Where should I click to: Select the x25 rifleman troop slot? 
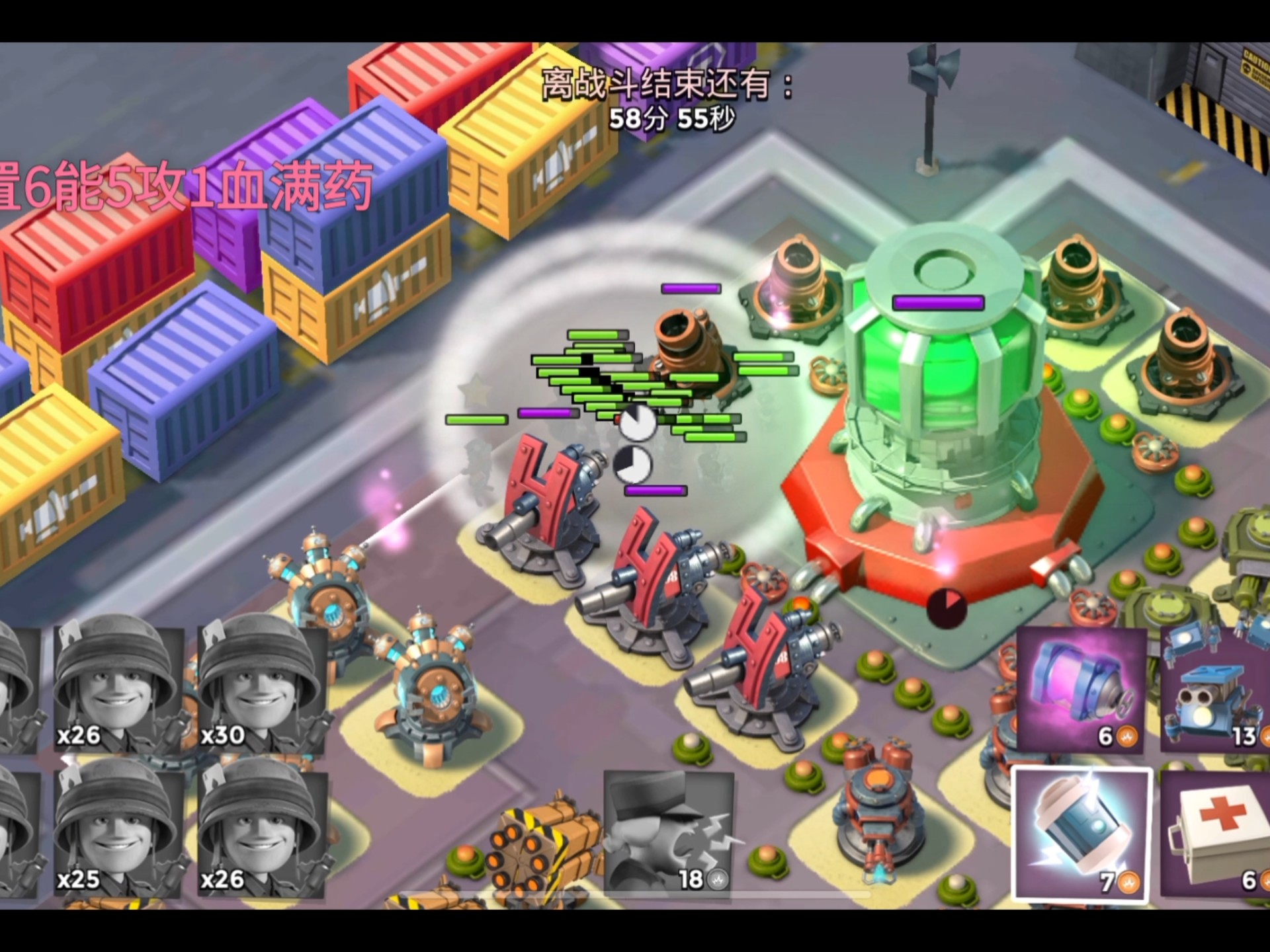[118, 830]
